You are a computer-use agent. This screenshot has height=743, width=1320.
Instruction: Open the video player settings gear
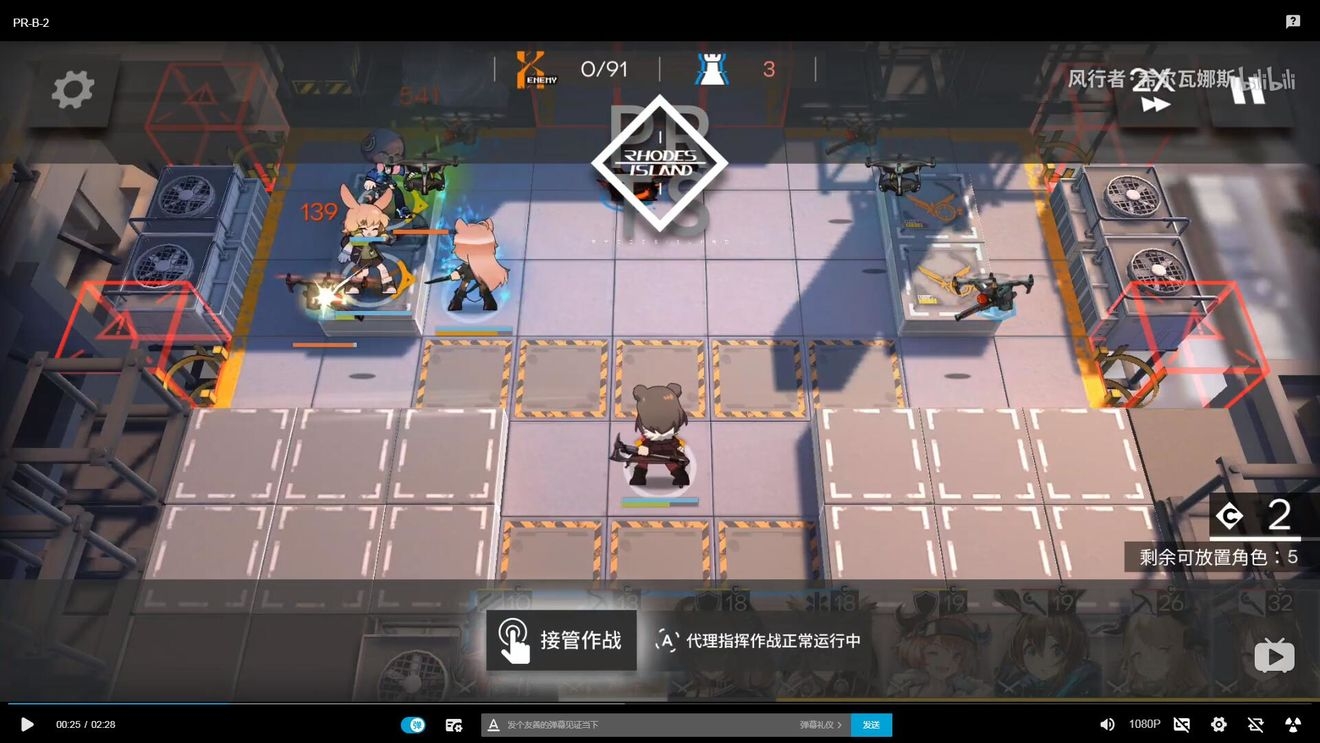tap(1218, 724)
